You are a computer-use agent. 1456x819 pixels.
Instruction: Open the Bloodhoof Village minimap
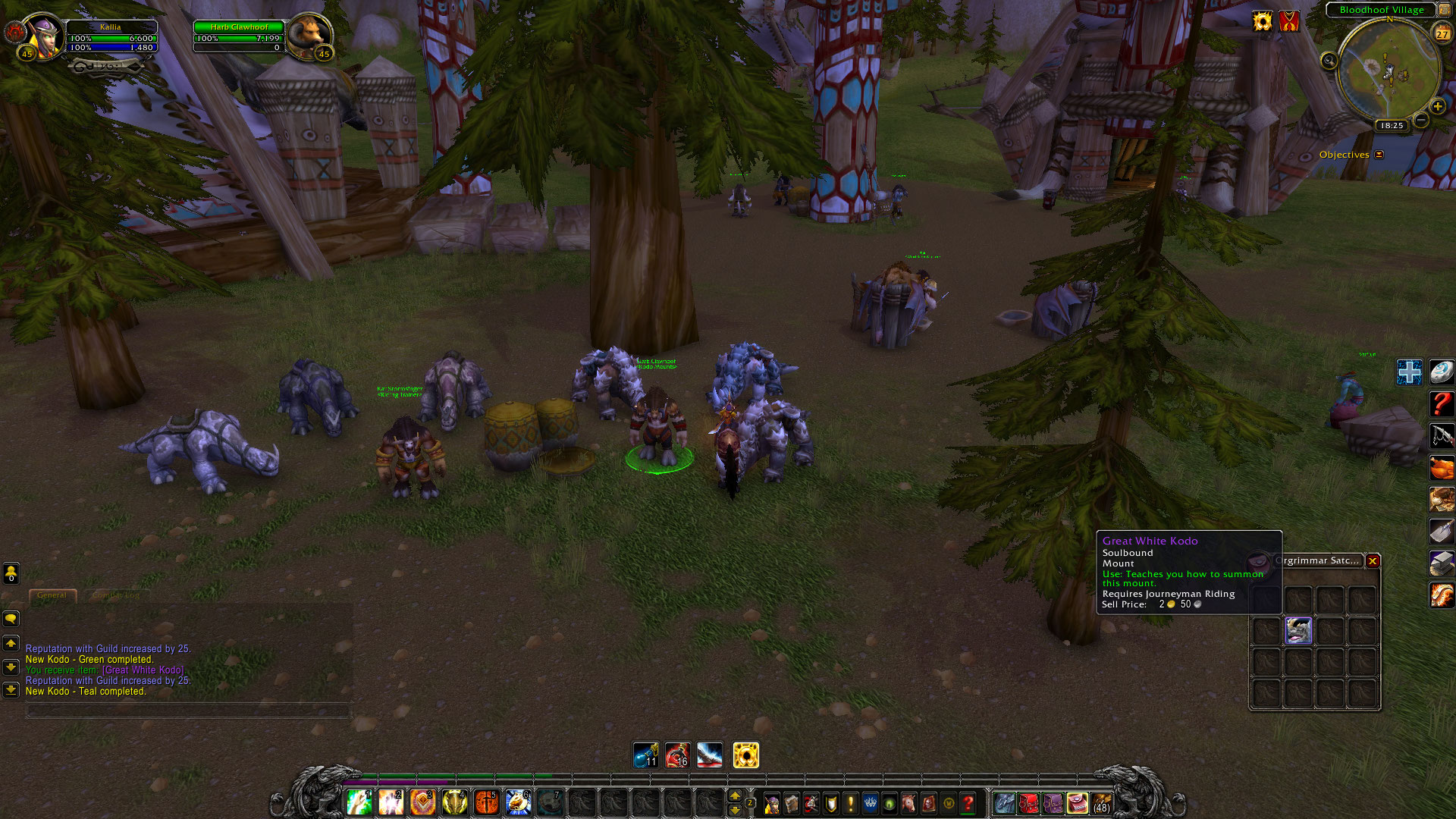1389,72
